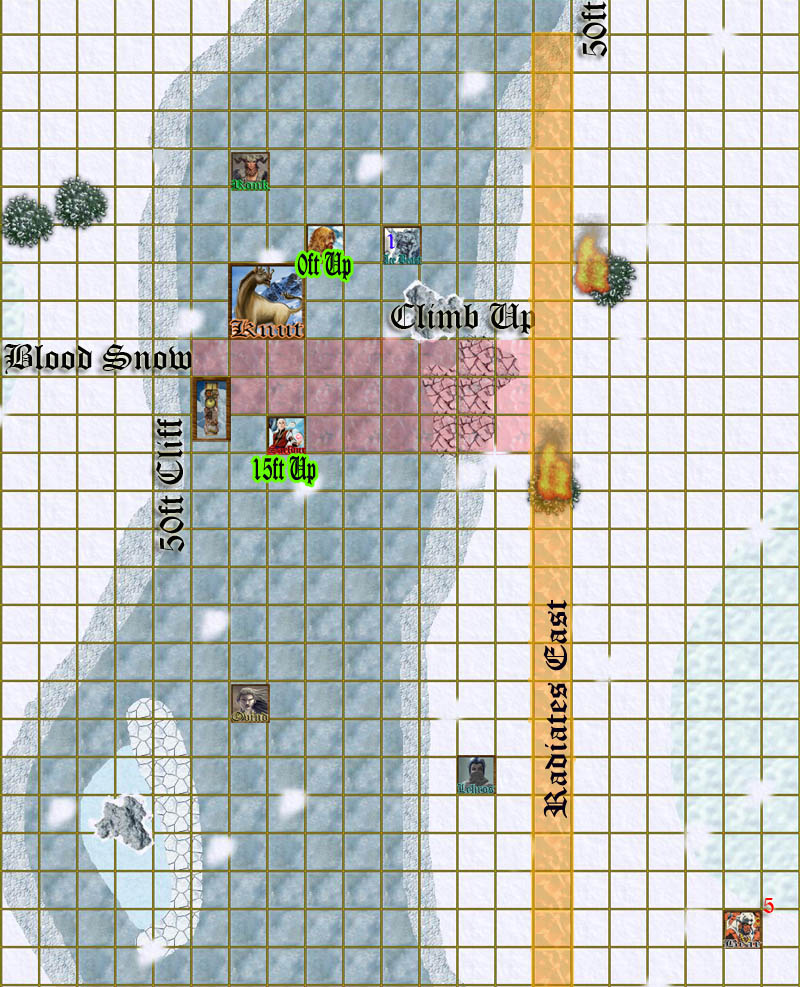Select the blue-hooded token on the snow

click(476, 775)
